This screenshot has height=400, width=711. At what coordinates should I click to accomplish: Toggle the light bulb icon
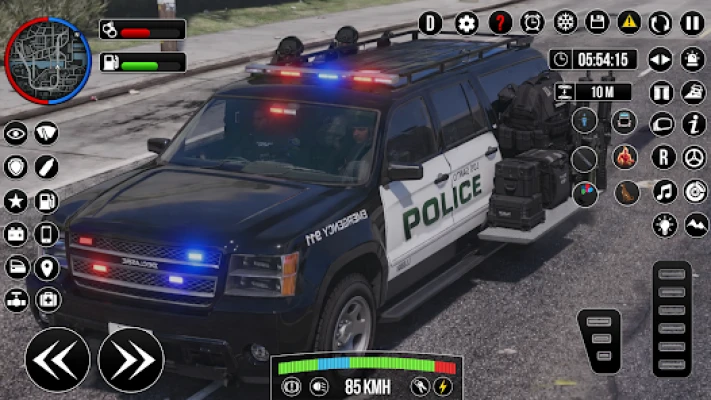click(x=662, y=225)
